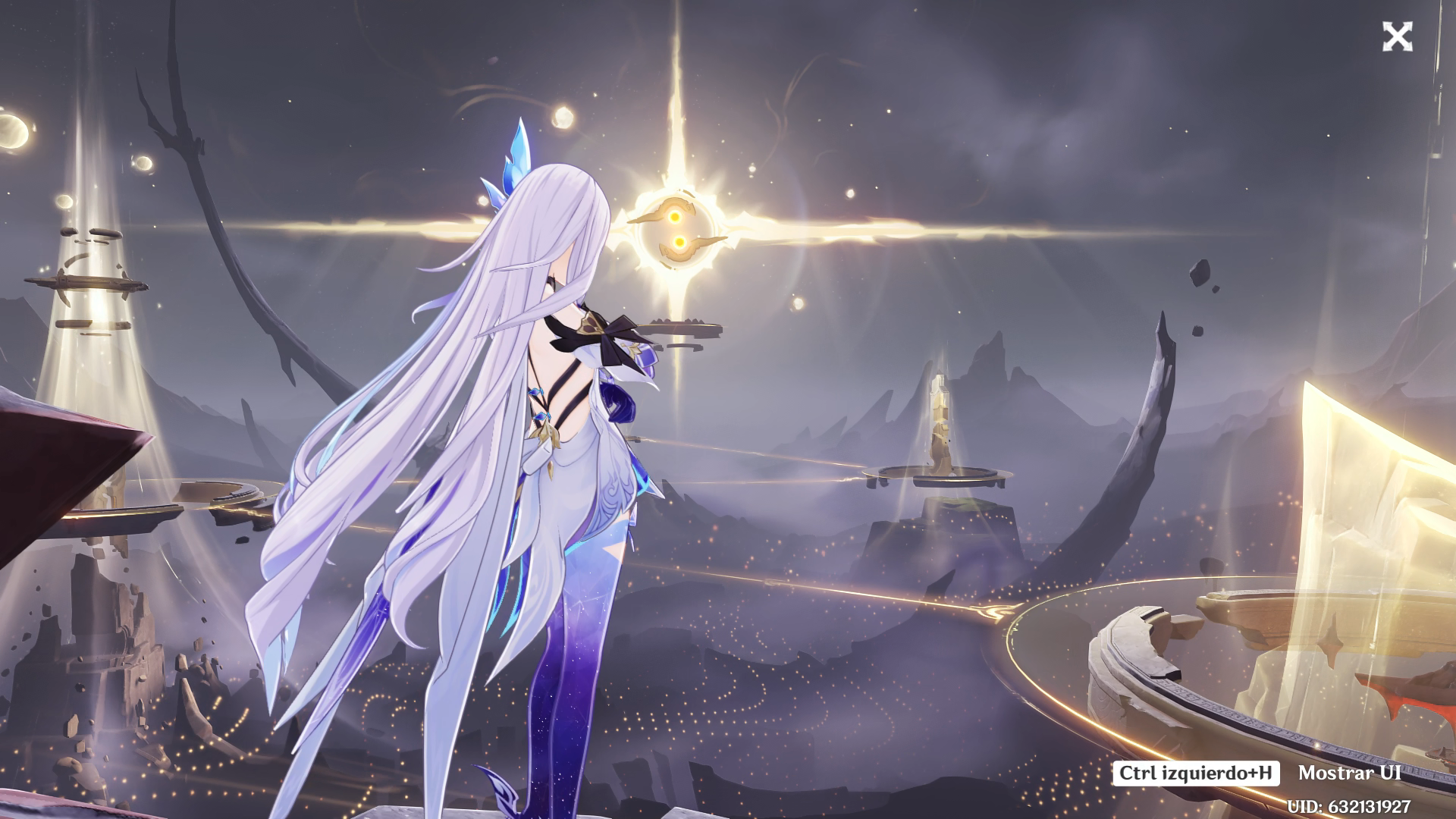The image size is (1456, 819).
Task: Close the view with the X button
Action: [x=1397, y=36]
